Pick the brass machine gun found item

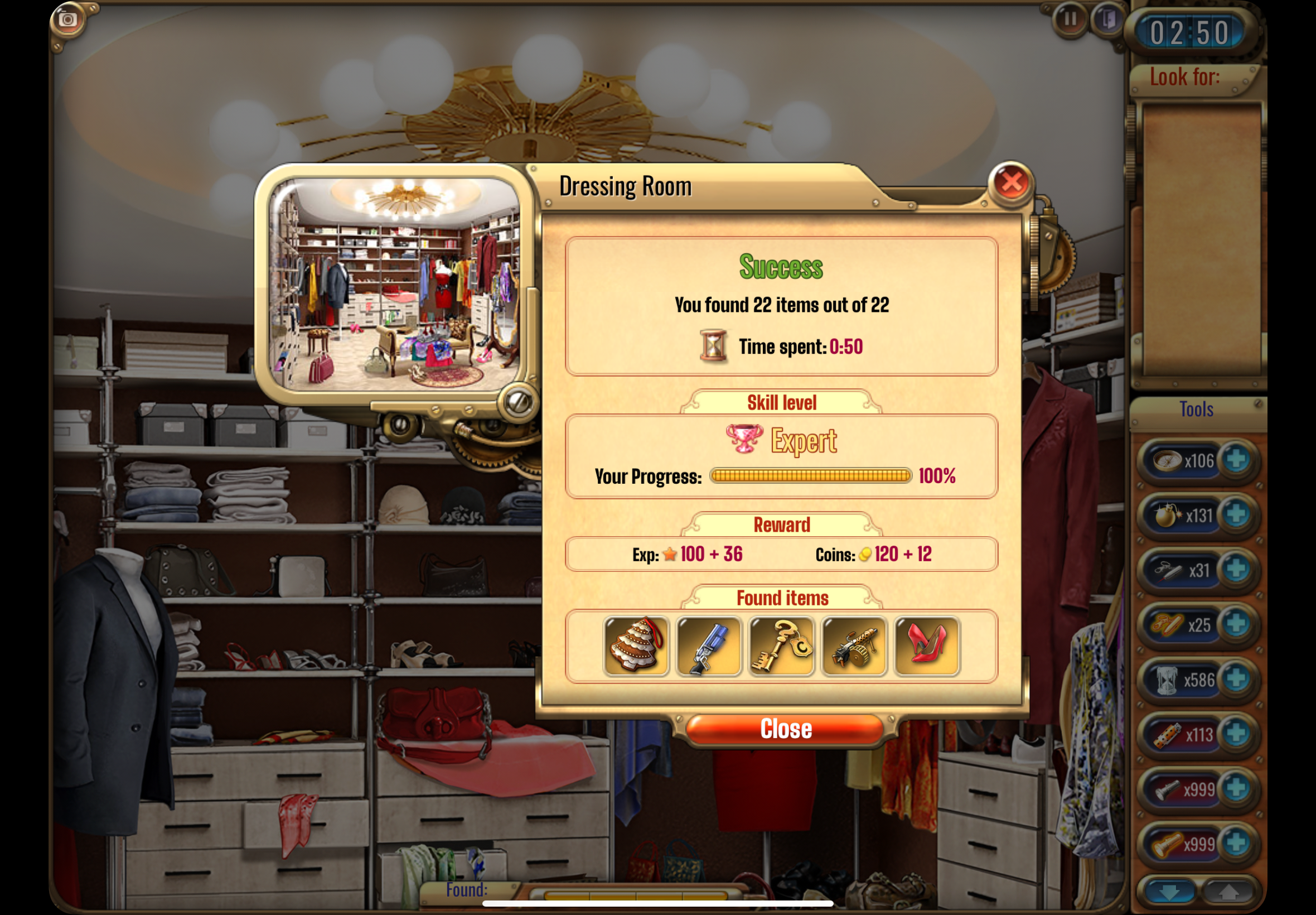pyautogui.click(x=854, y=646)
